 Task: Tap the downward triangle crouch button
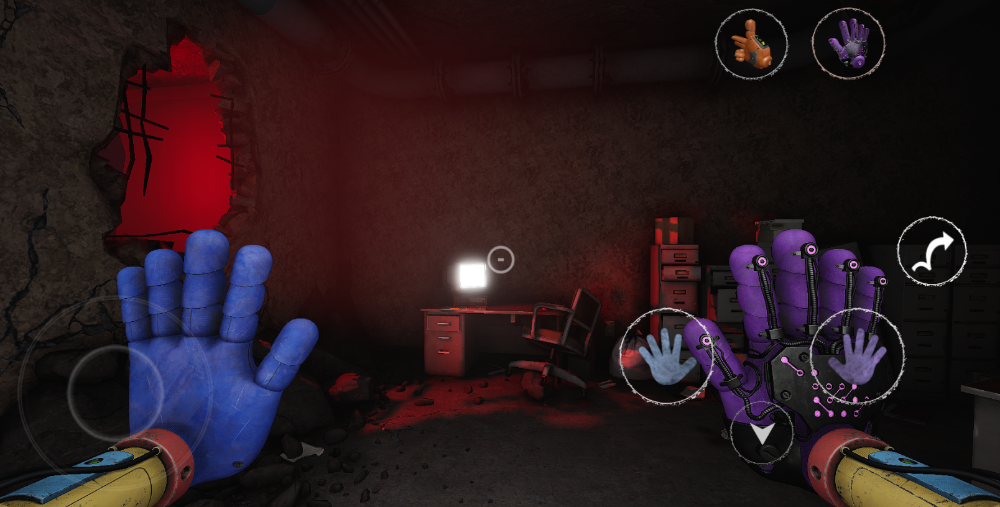762,436
